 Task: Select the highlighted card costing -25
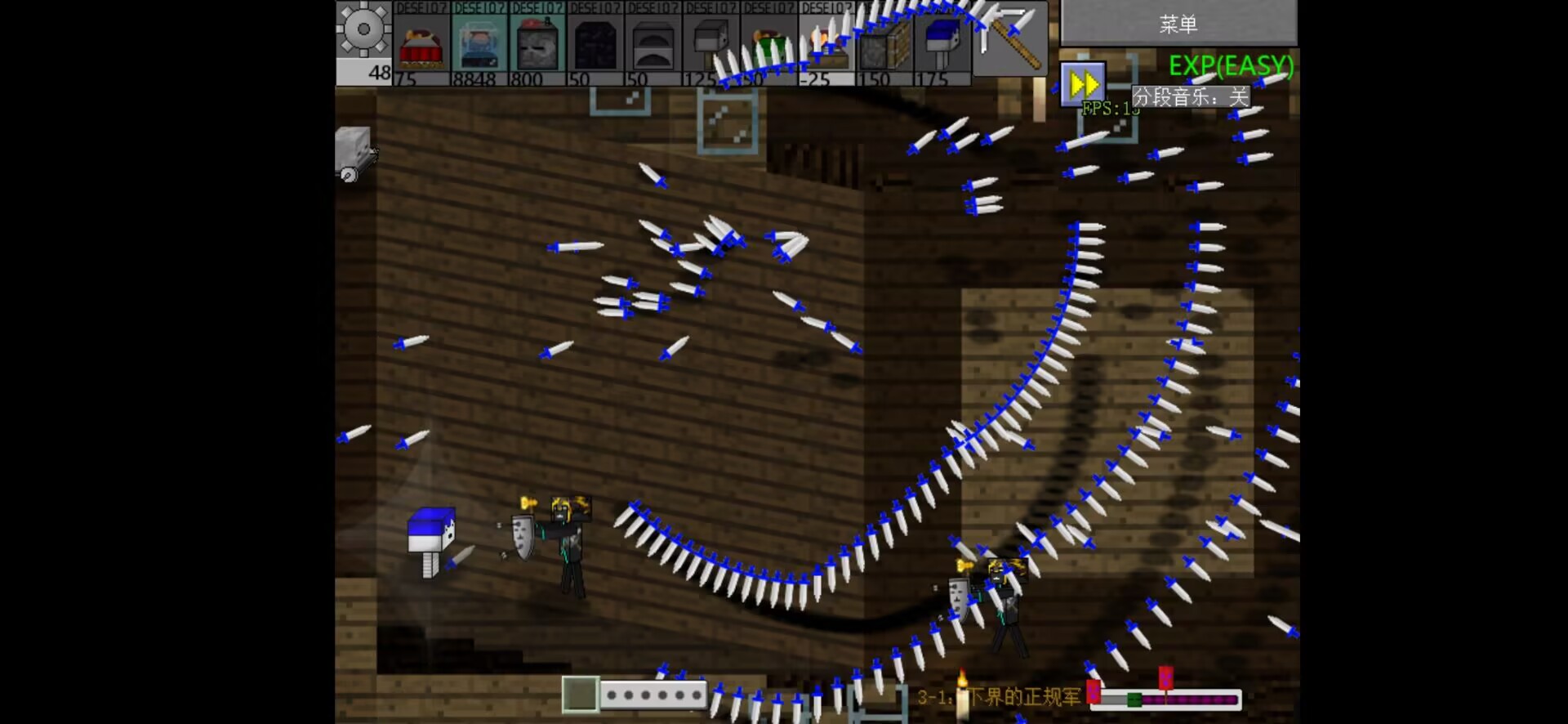tap(826, 44)
